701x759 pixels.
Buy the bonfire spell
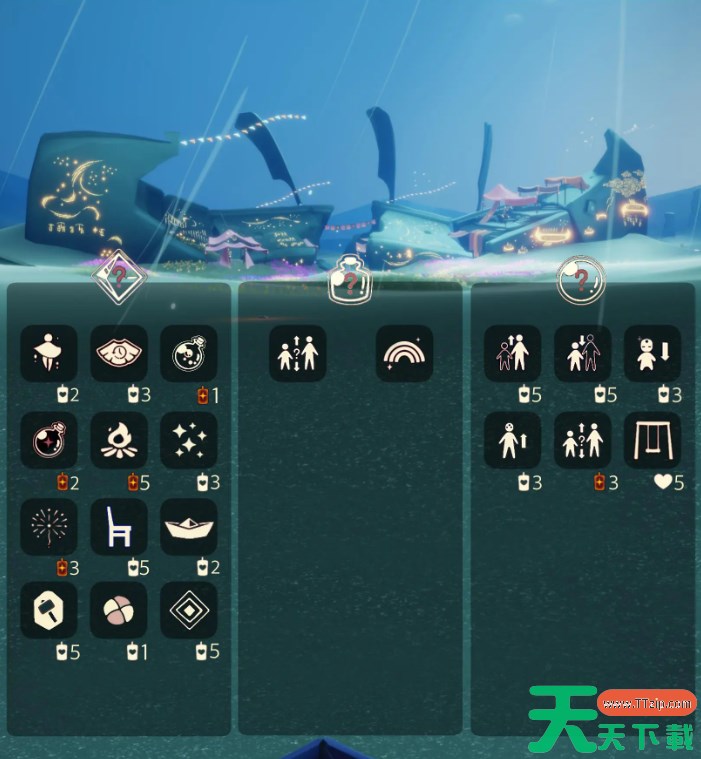(119, 441)
